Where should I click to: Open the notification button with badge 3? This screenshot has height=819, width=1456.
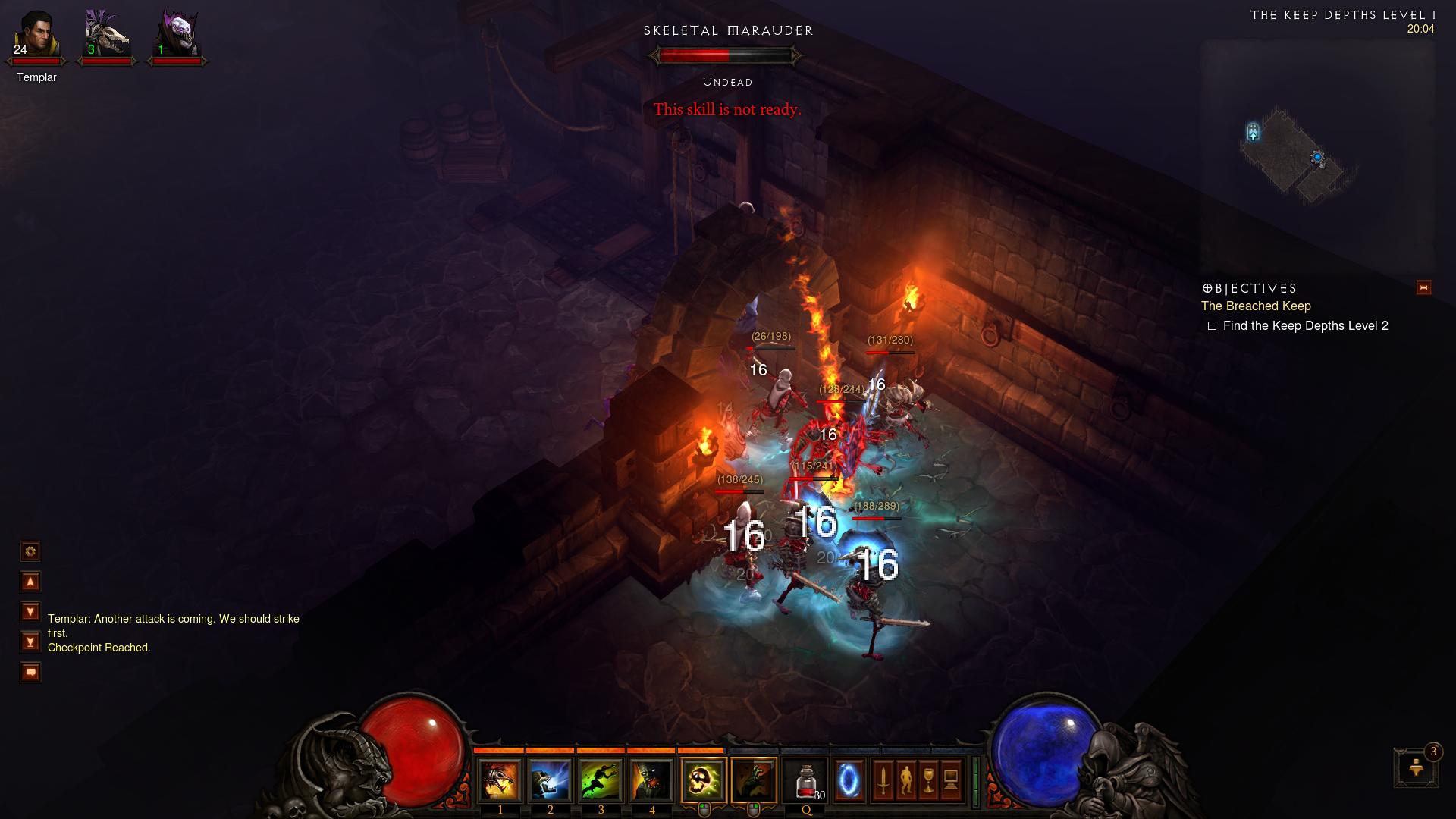click(1416, 767)
